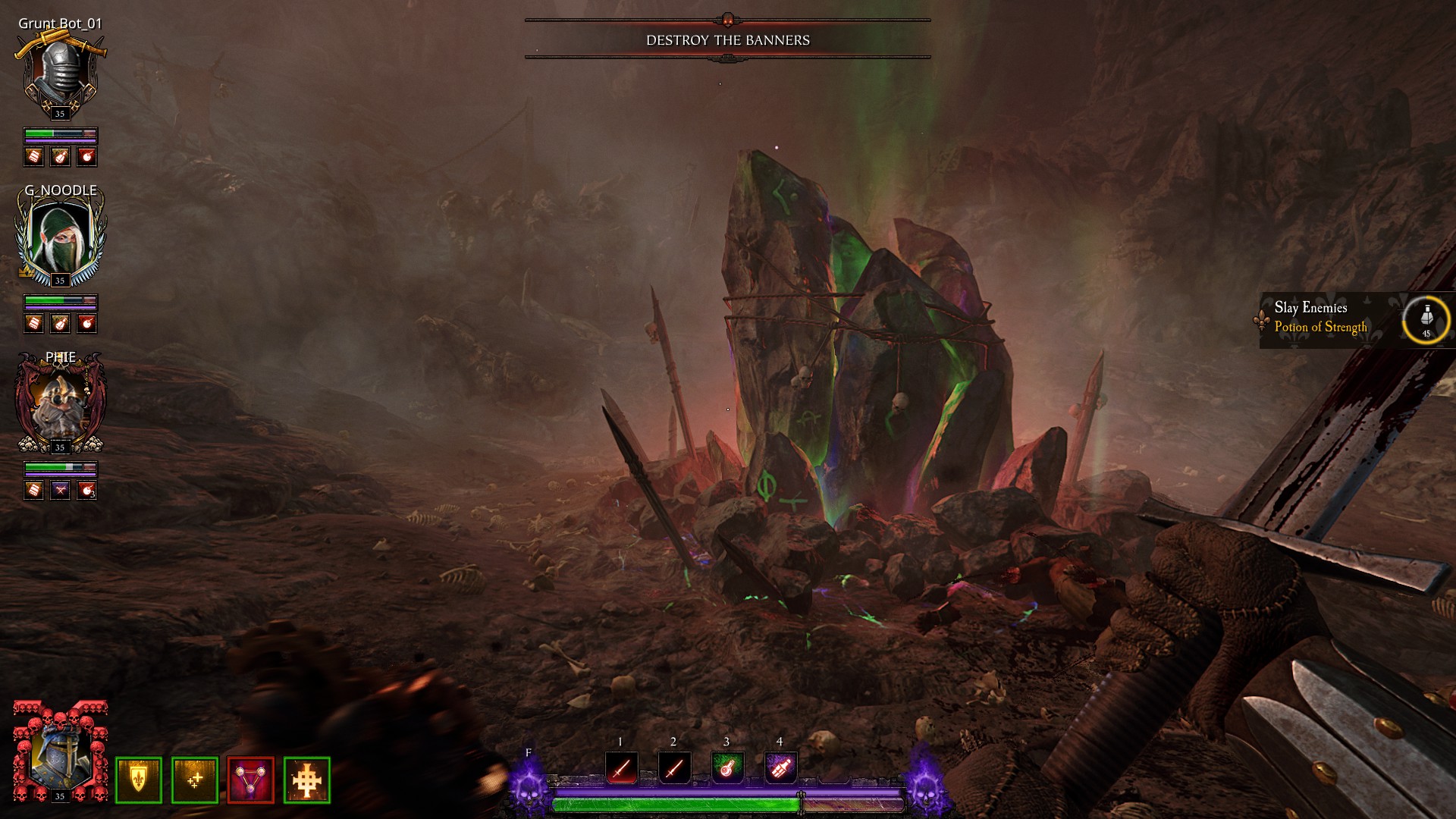Select the purple item in slot 4
The height and width of the screenshot is (819, 1456).
click(780, 768)
